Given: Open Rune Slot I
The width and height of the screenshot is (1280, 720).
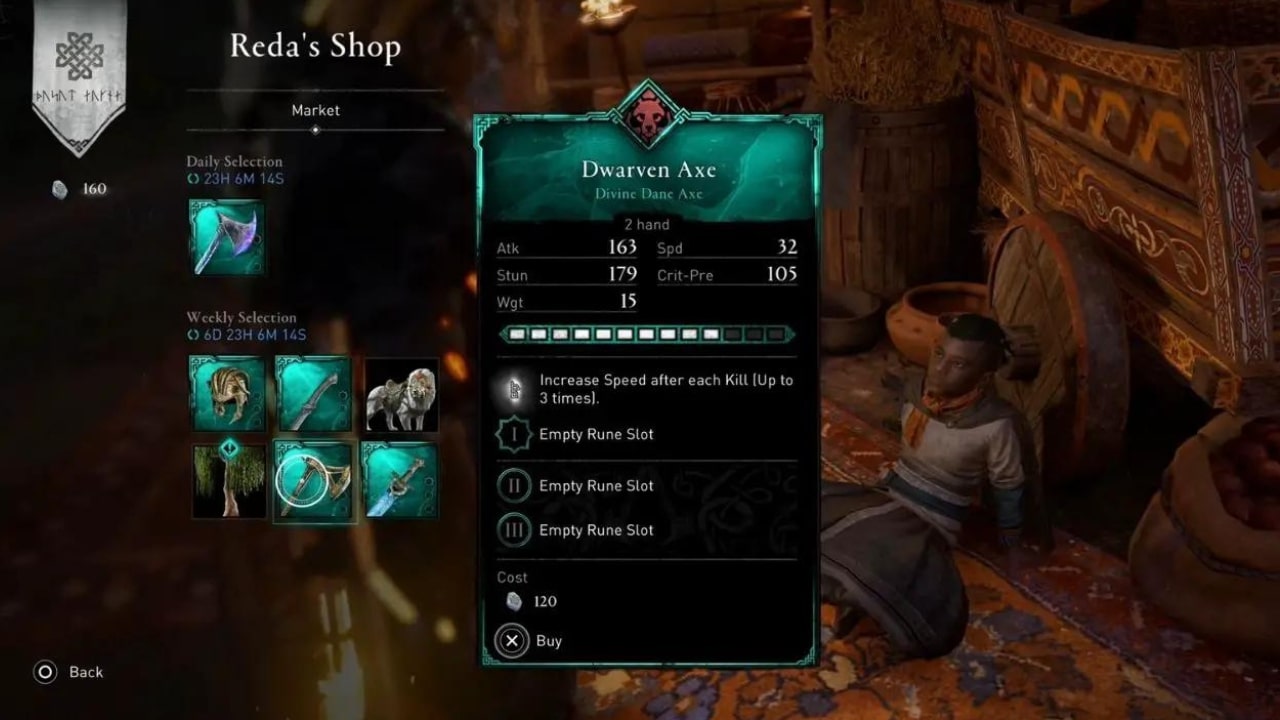Looking at the screenshot, I should pyautogui.click(x=513, y=434).
